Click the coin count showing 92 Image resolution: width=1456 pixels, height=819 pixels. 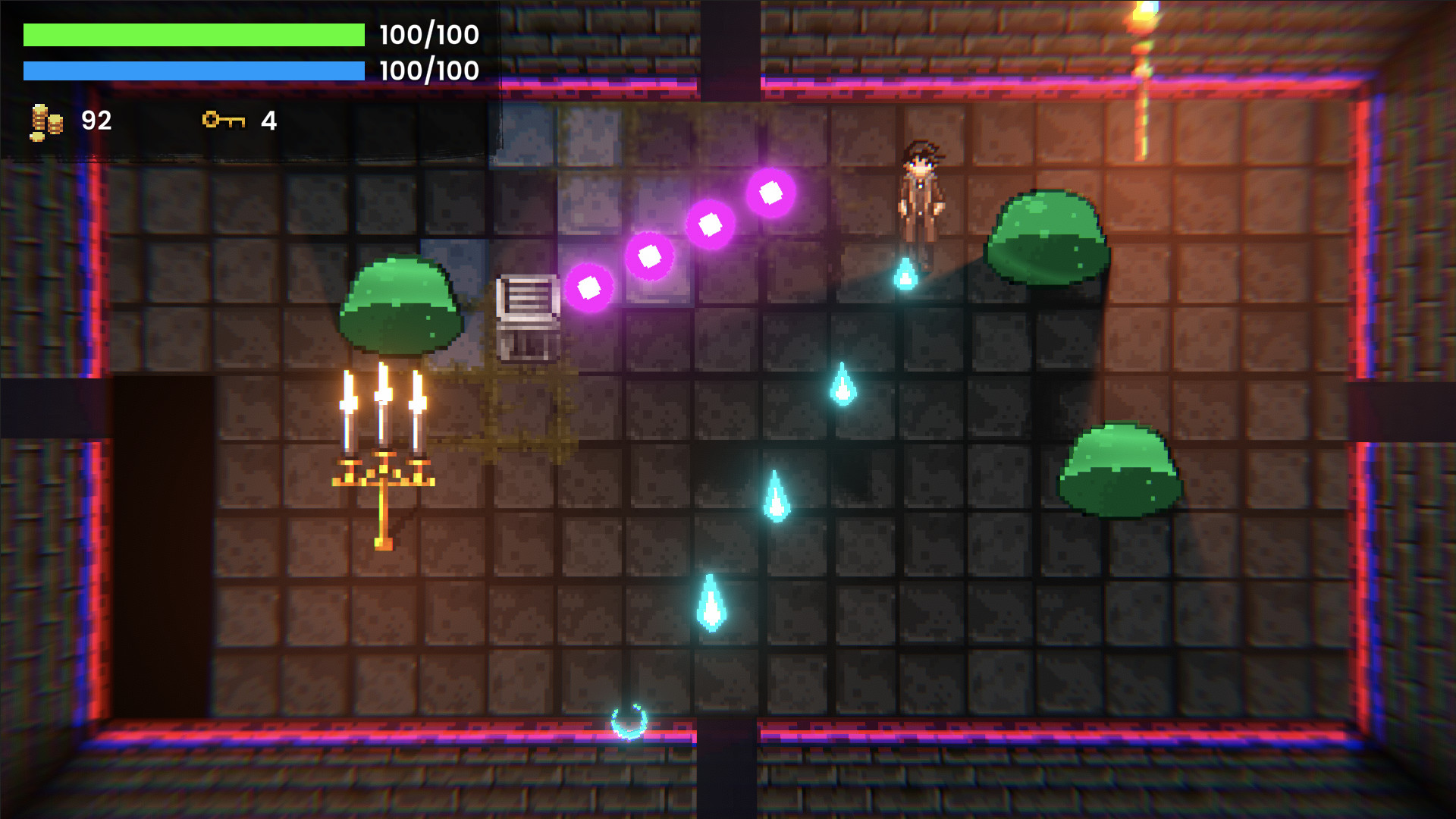(96, 119)
